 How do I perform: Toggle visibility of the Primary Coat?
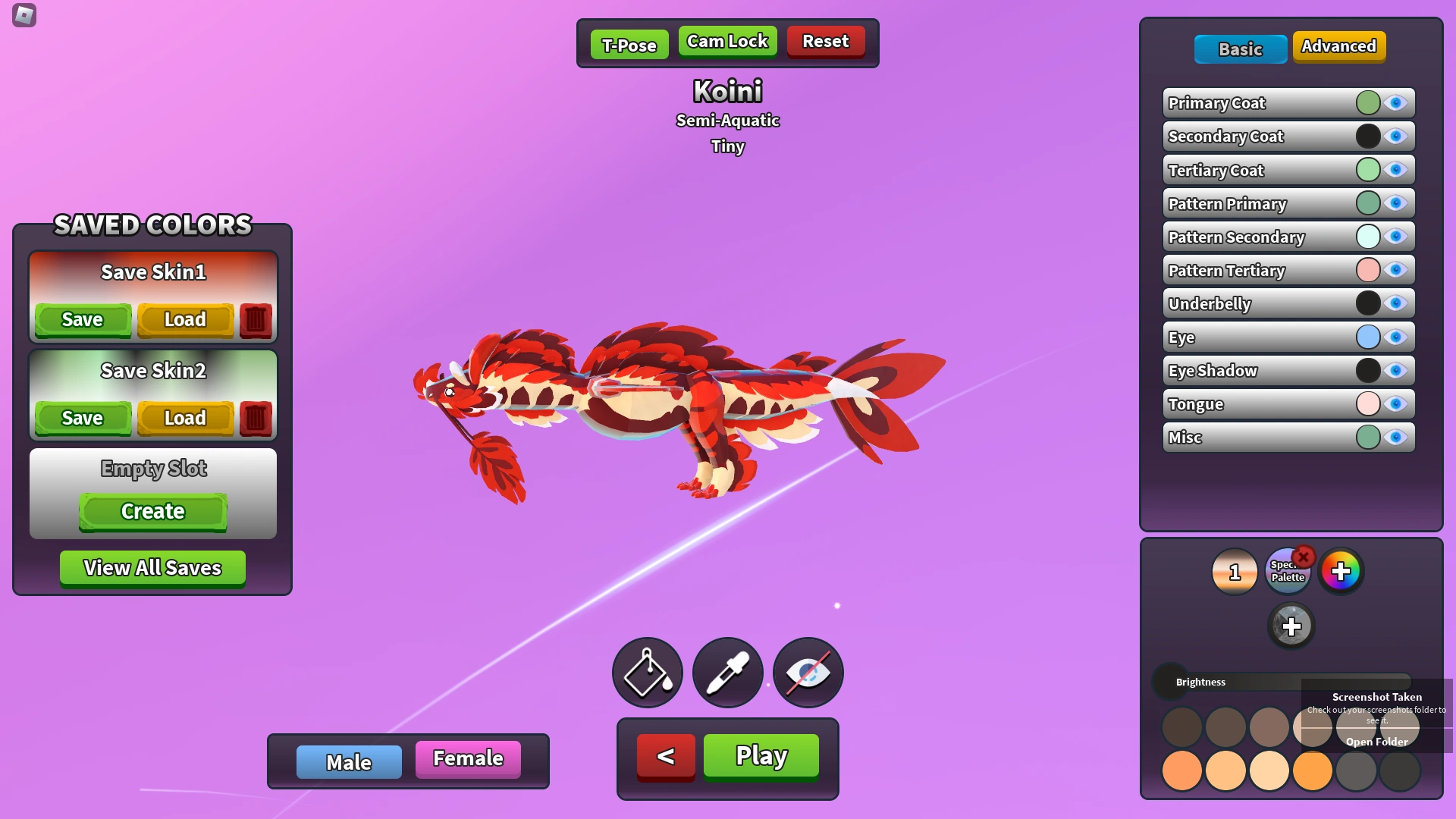coord(1396,103)
